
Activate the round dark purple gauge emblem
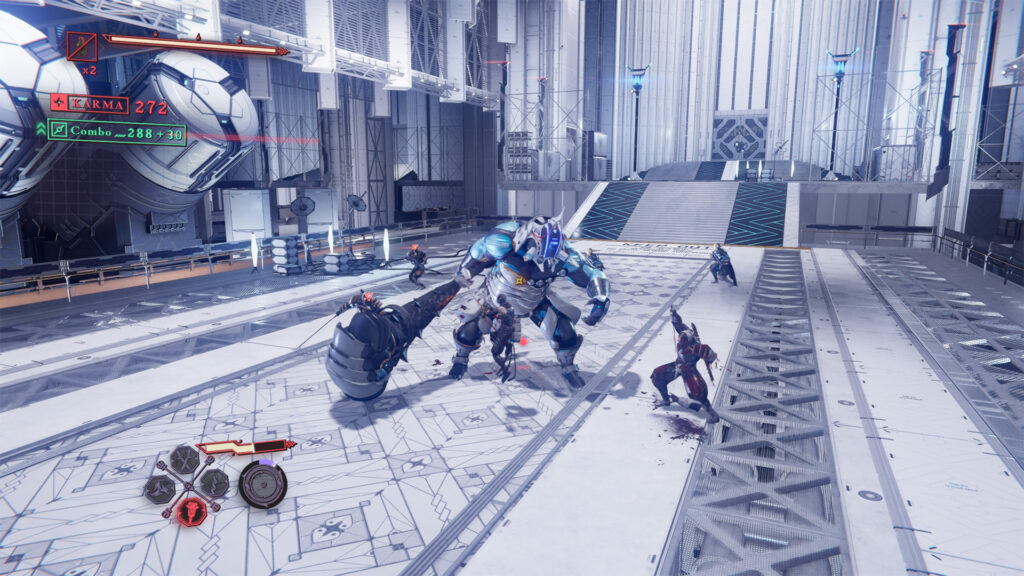(x=262, y=484)
